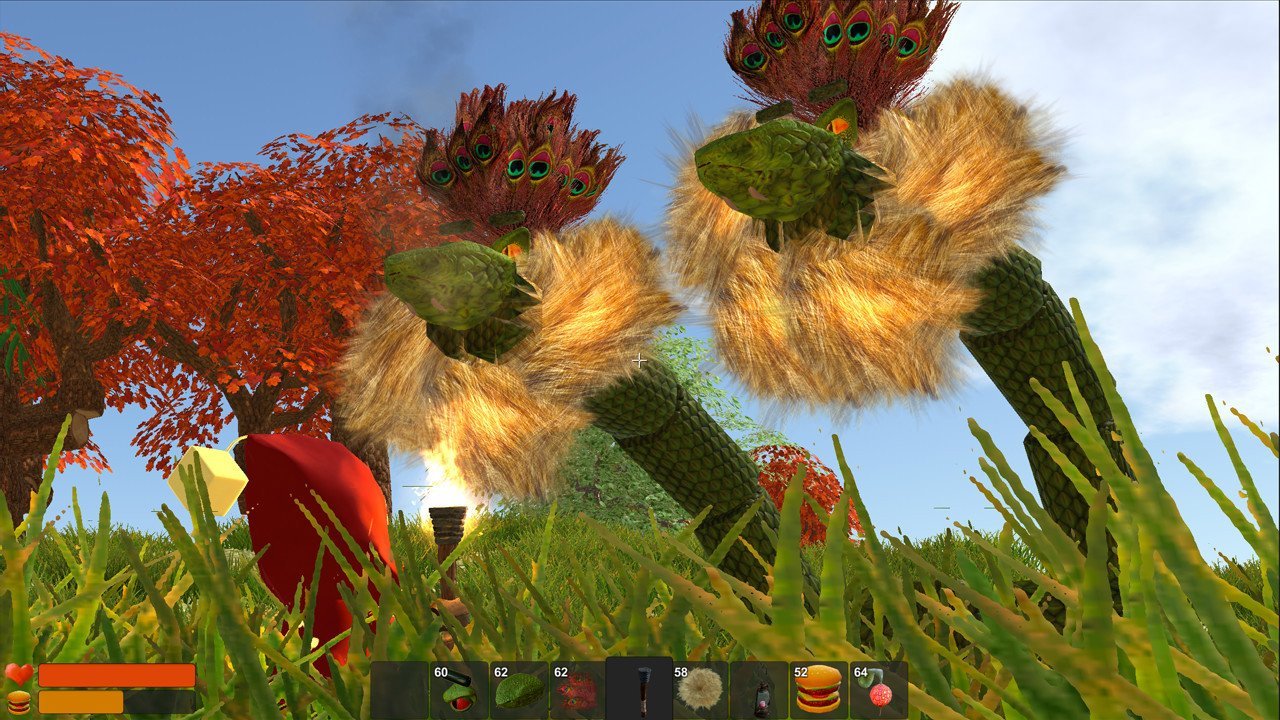This screenshot has height=720, width=1280.
Task: Select the burger stack in the hotbar
Action: click(818, 690)
